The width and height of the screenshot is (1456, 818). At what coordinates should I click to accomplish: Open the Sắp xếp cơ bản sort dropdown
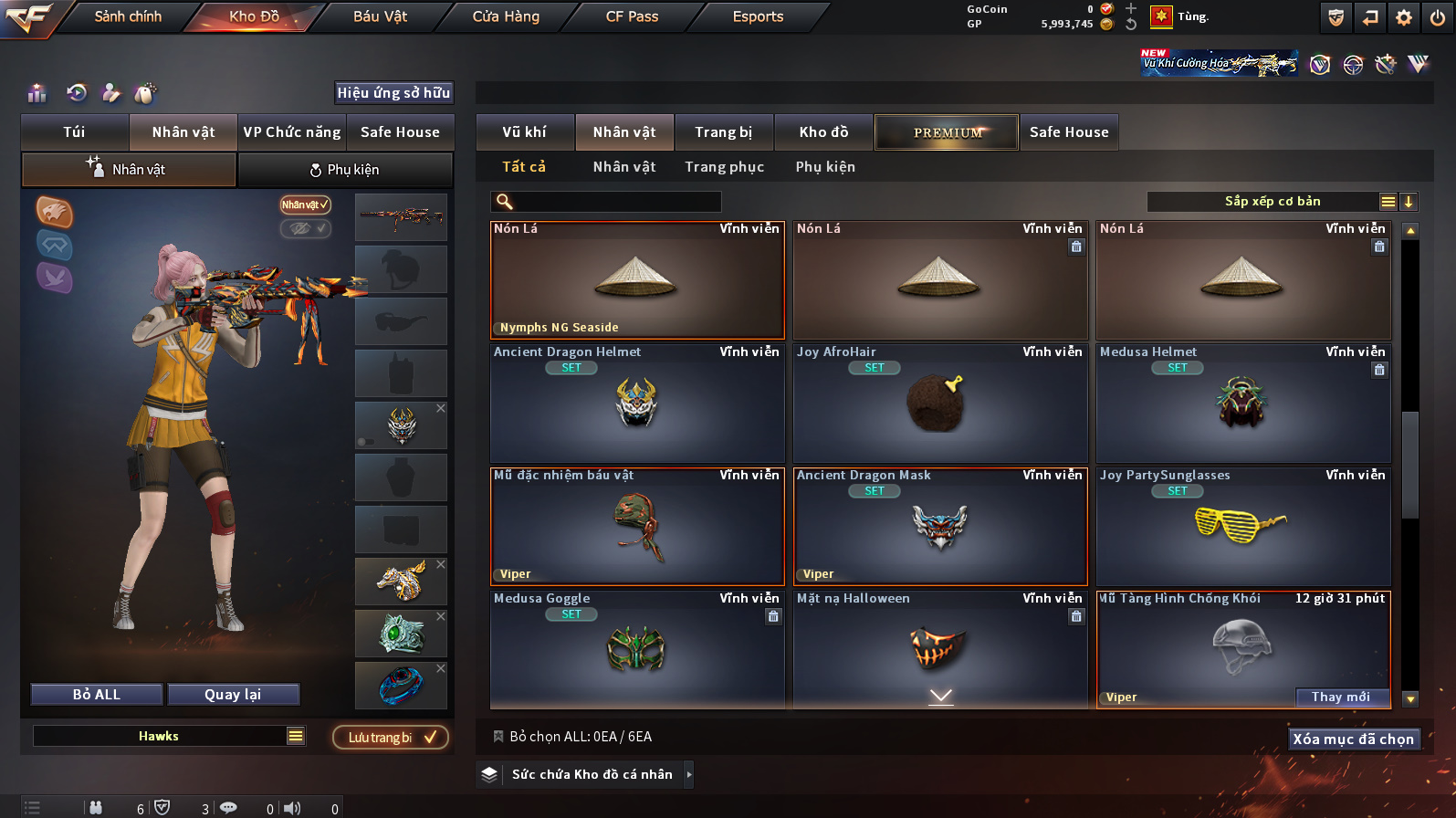pyautogui.click(x=1272, y=202)
